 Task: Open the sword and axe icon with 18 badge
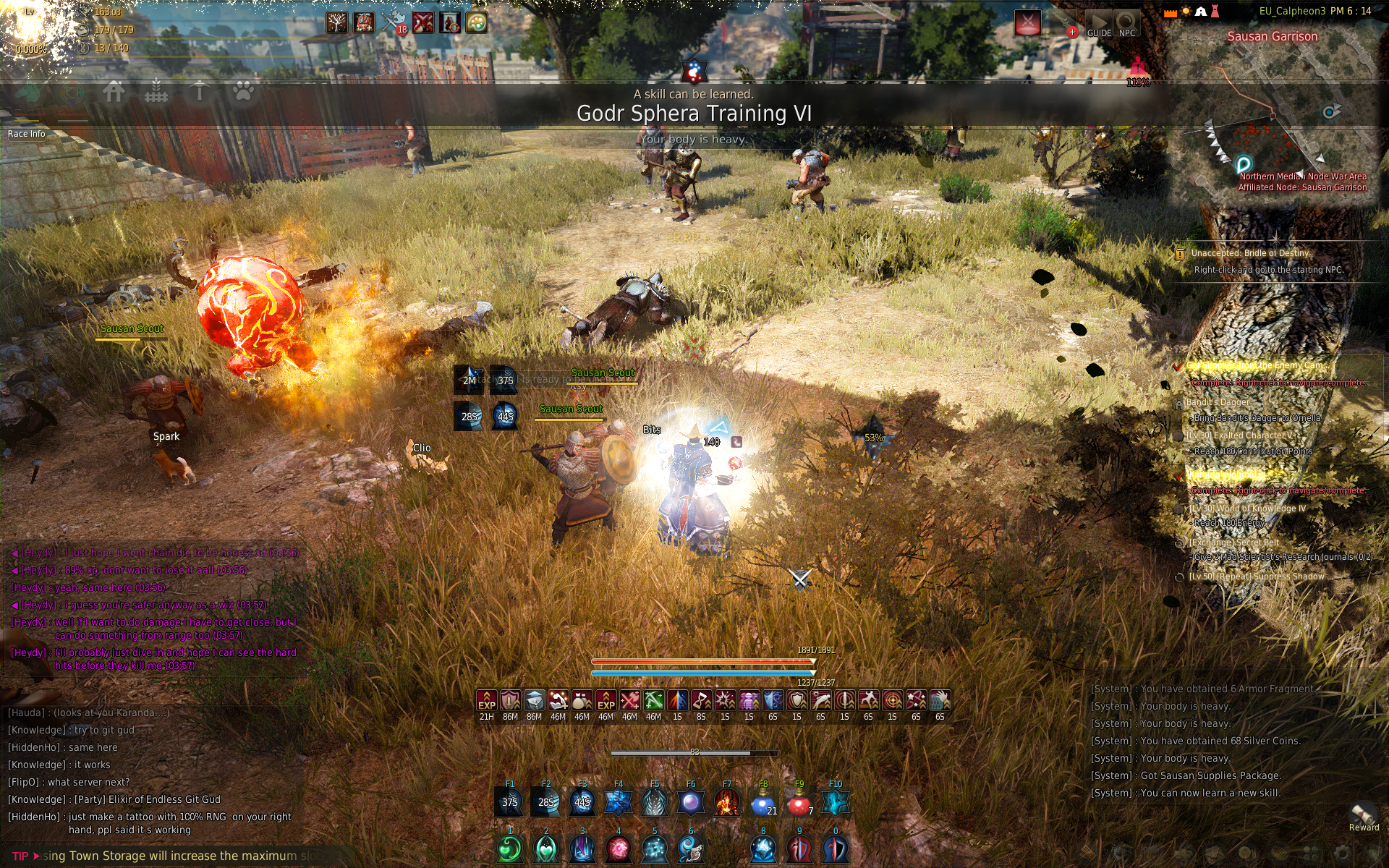click(x=393, y=22)
